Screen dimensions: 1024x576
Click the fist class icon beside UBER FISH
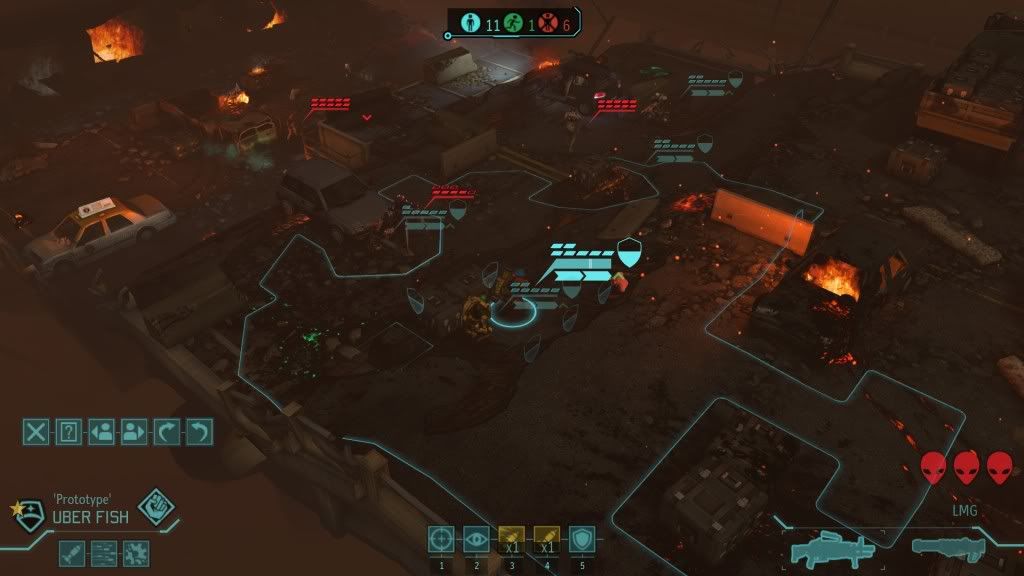[156, 507]
